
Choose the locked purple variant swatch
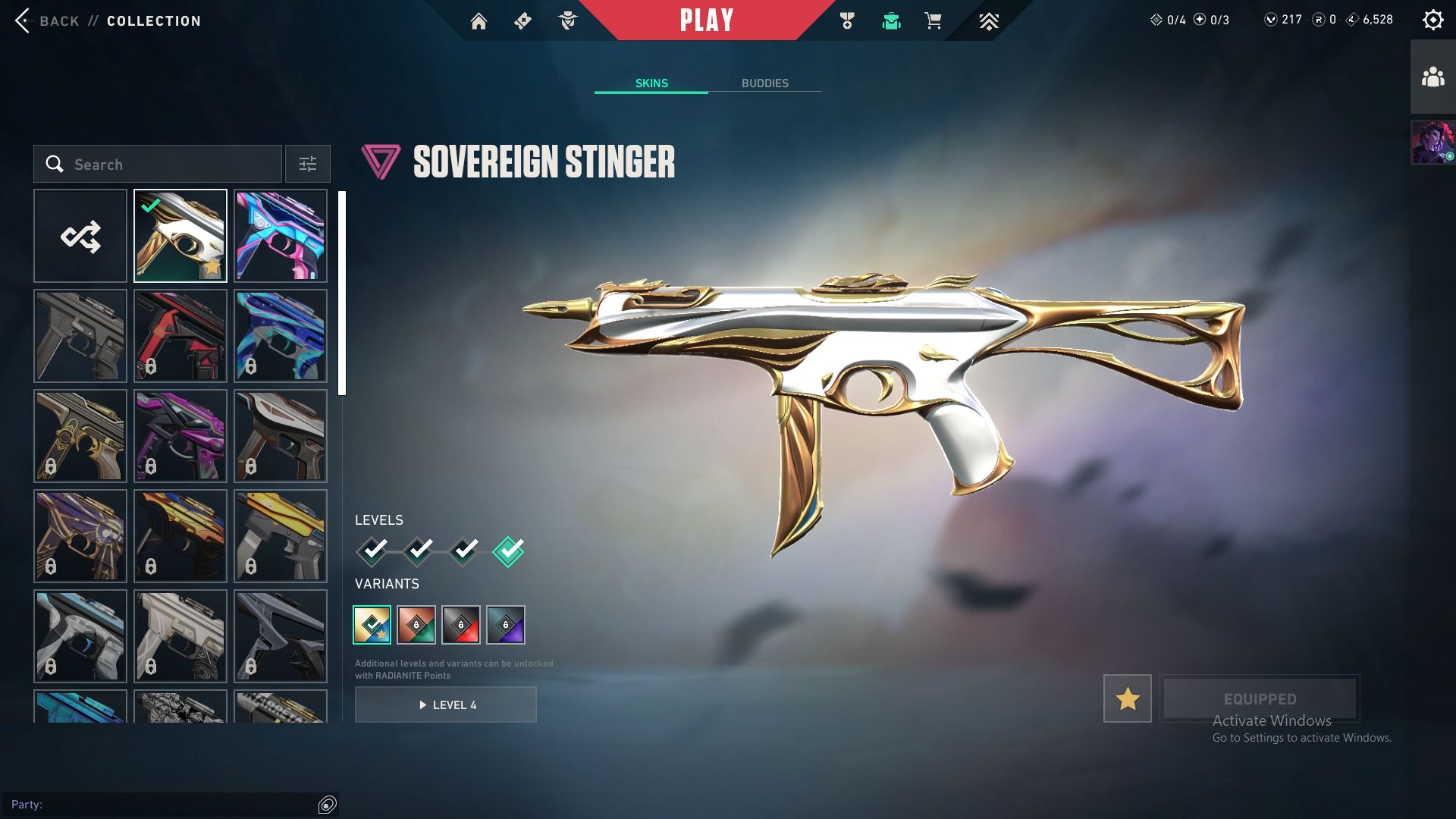tap(506, 625)
